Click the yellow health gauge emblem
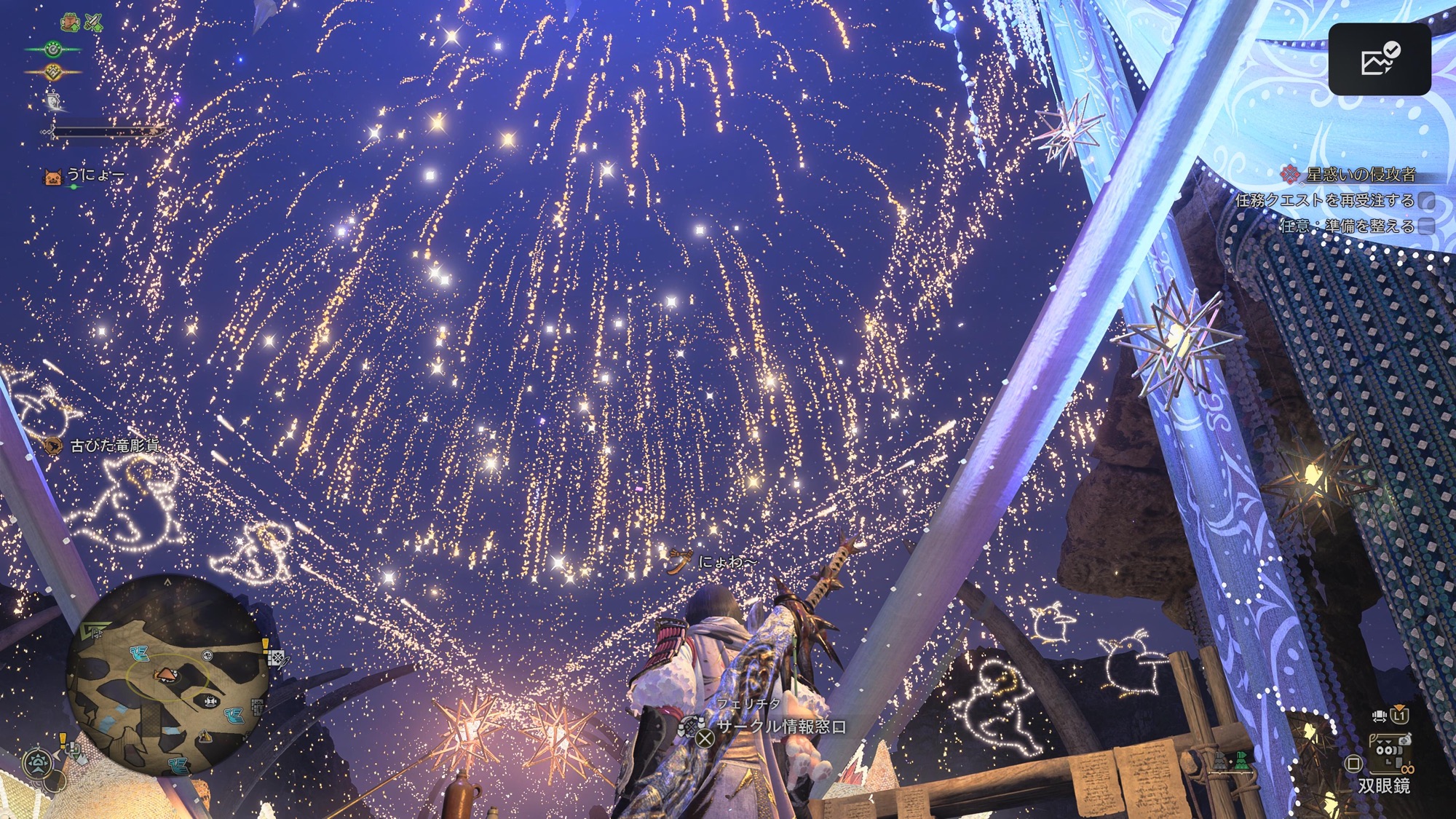The height and width of the screenshot is (819, 1456). coord(53,71)
